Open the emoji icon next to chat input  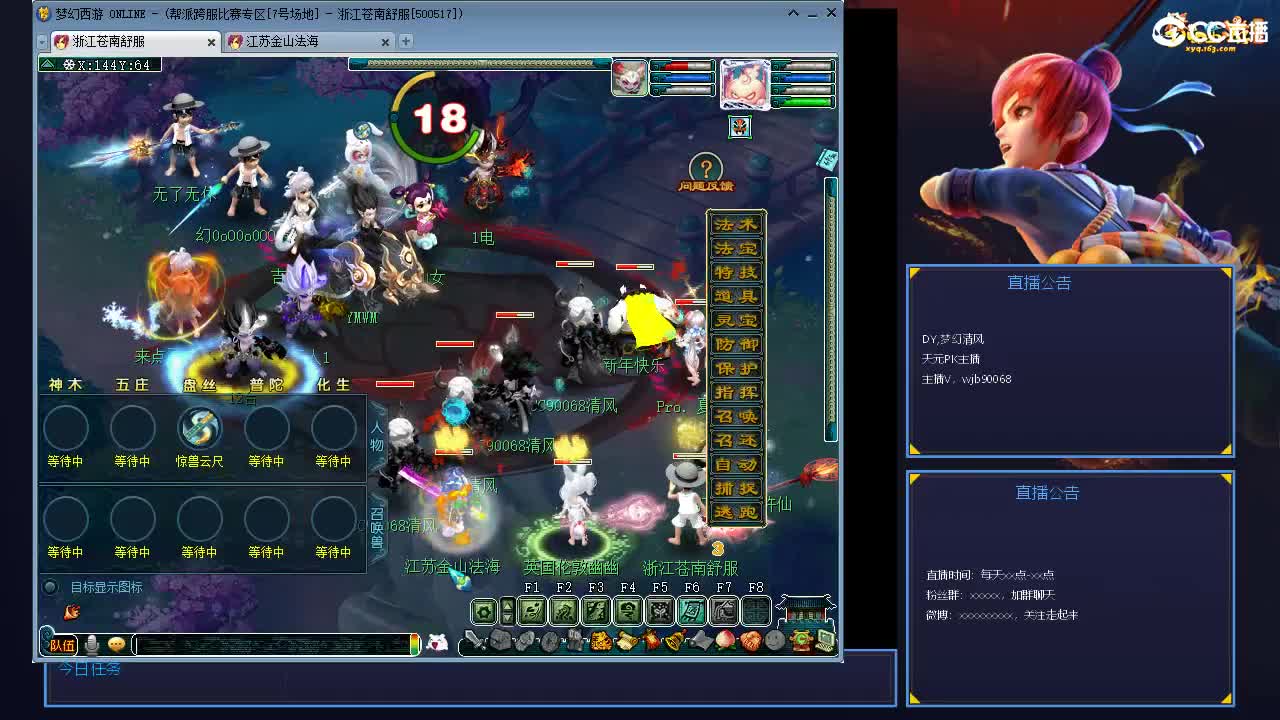click(x=116, y=642)
